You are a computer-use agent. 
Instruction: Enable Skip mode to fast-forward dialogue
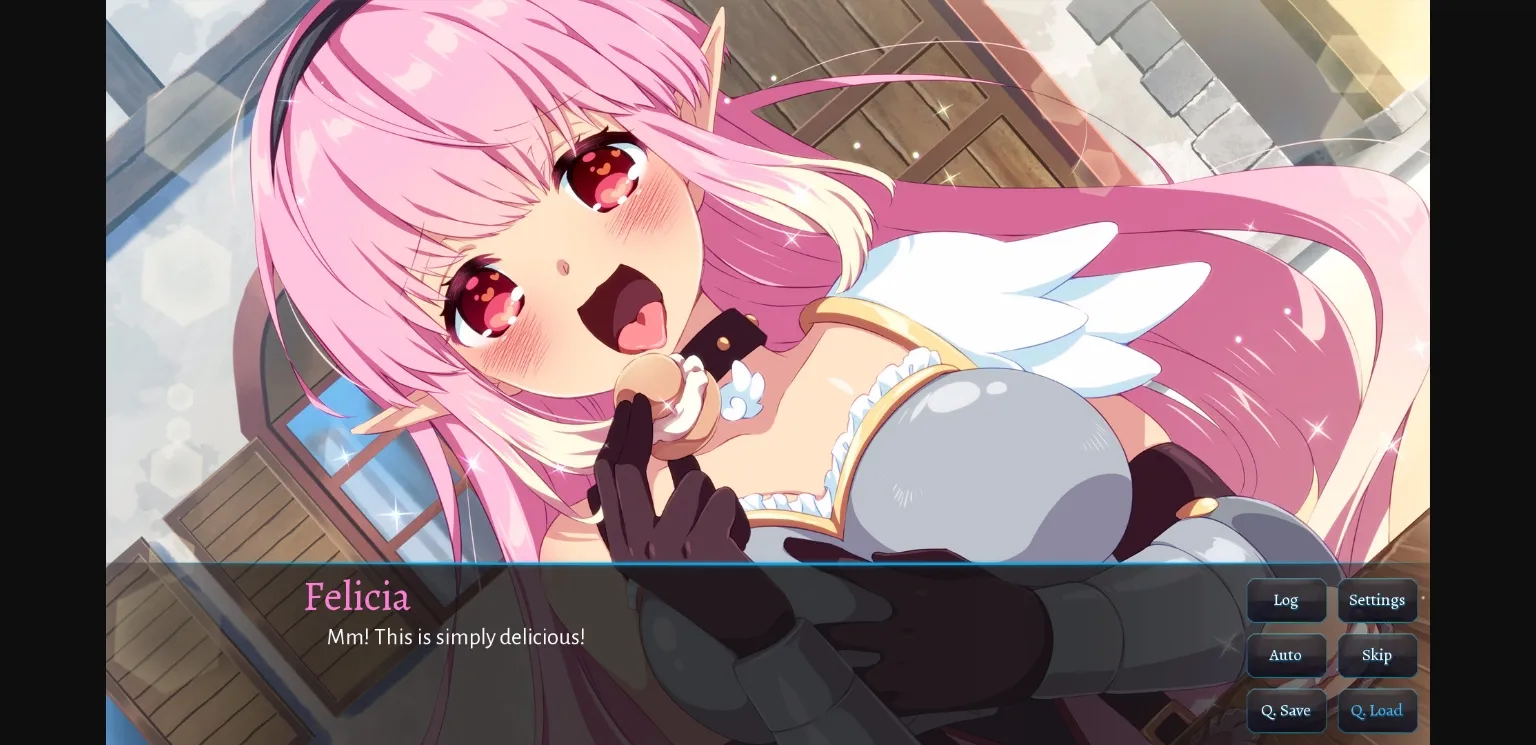[x=1377, y=655]
